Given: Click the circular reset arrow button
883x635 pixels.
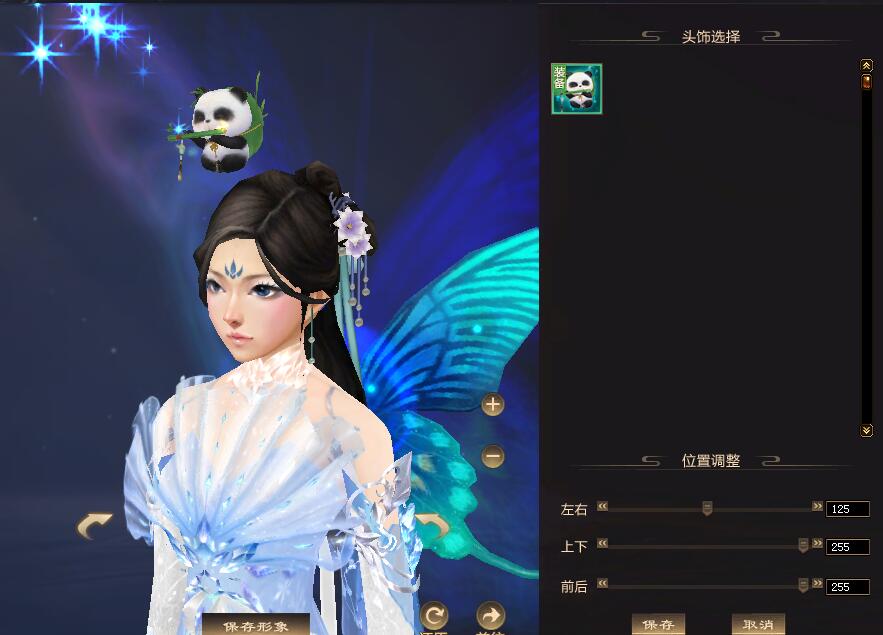Looking at the screenshot, I should point(434,615).
